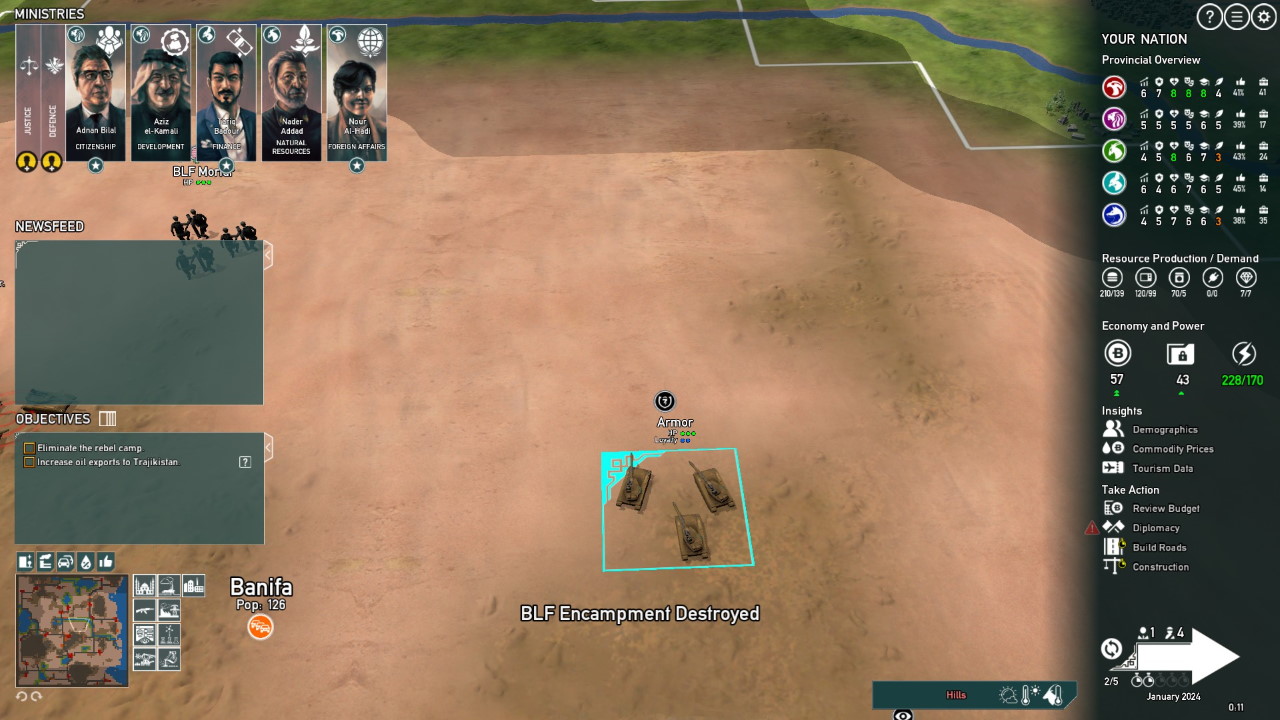
Task: Select minister Adnan Bilal of Citizenship
Action: point(96,93)
